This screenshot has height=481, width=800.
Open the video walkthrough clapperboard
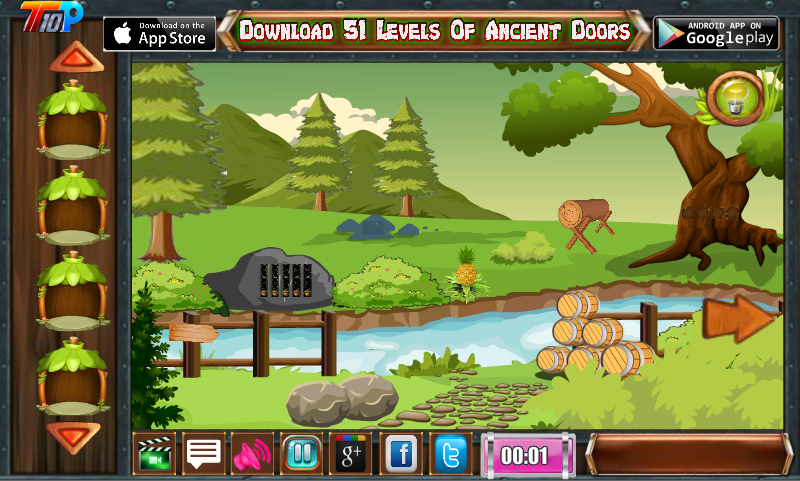[x=154, y=455]
